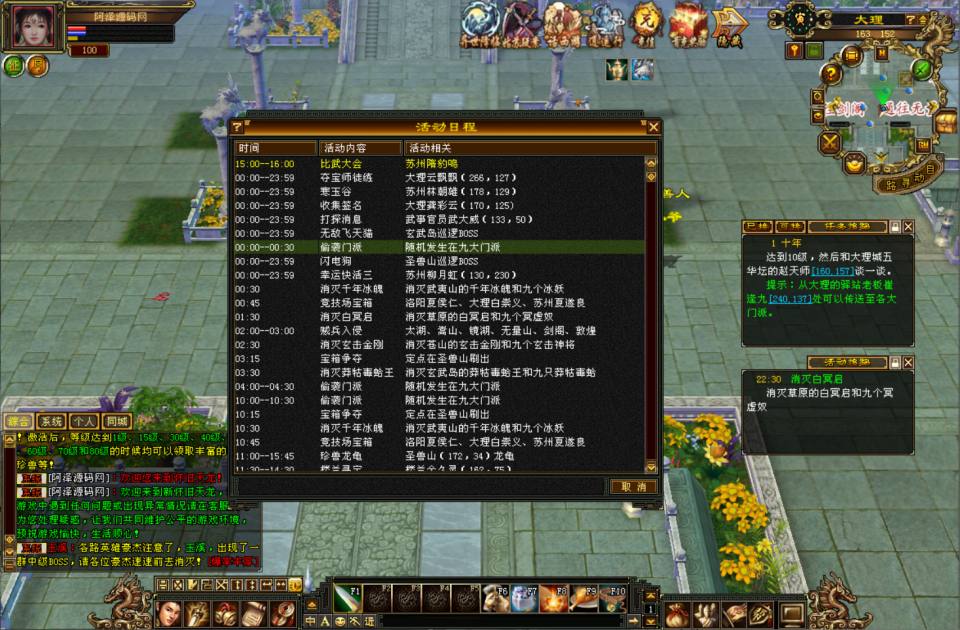Image resolution: width=960 pixels, height=630 pixels.
Task: Switch to the 个人 chat tab
Action: pos(85,422)
